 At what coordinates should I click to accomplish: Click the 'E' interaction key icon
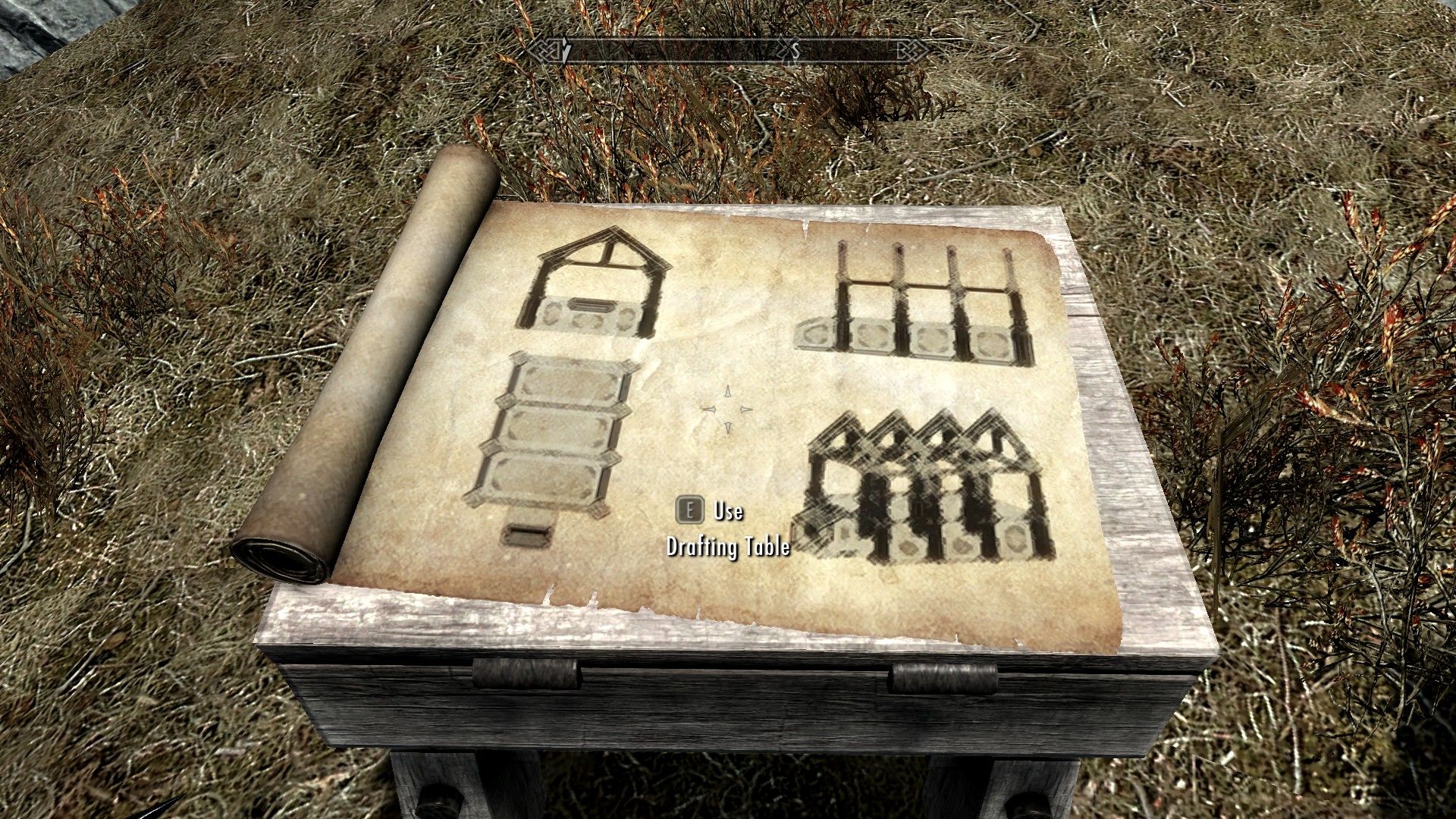(x=689, y=511)
